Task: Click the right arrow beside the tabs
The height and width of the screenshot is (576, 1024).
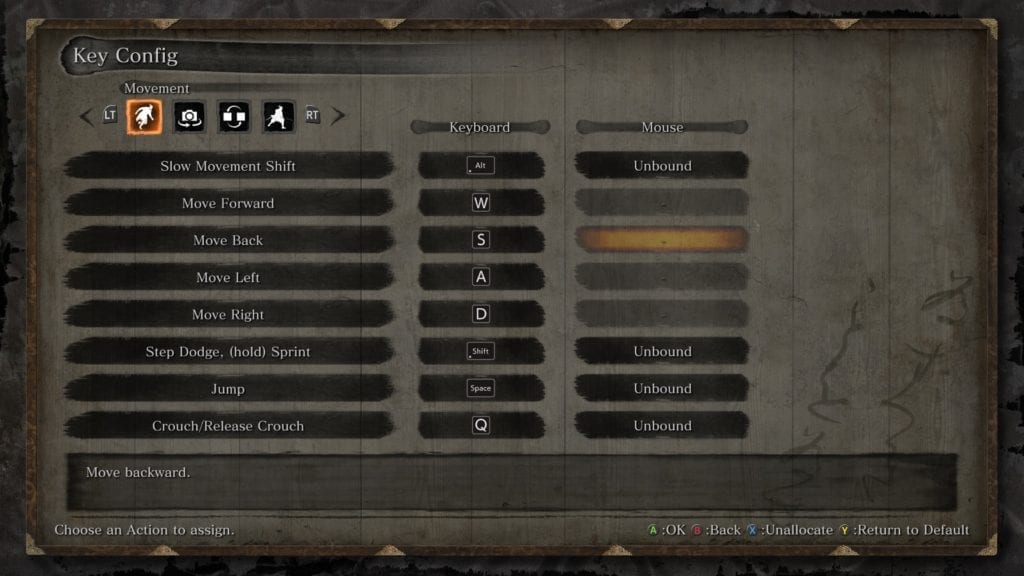Action: coord(338,116)
